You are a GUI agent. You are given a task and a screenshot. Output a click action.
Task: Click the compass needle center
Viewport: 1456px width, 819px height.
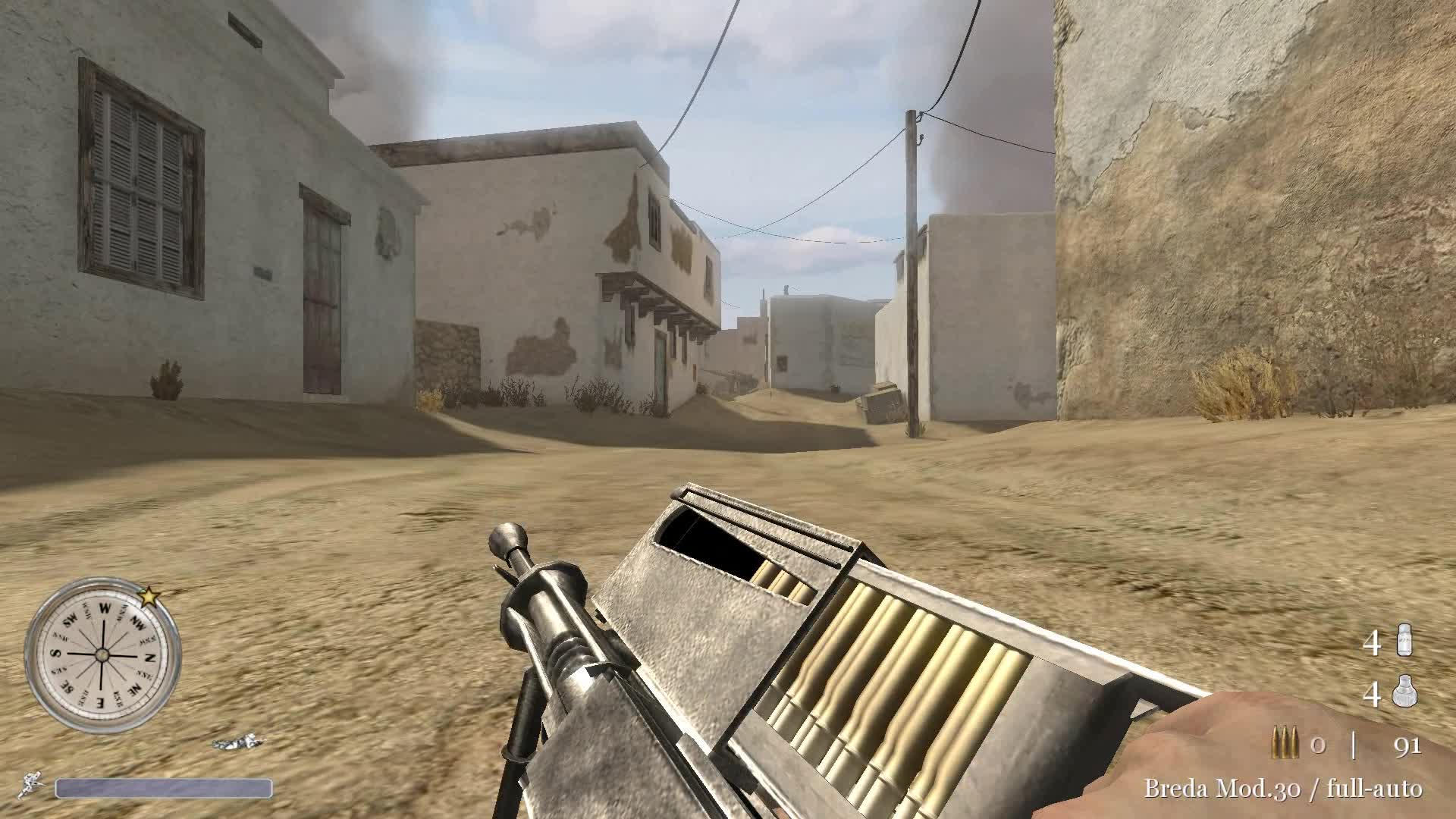(102, 656)
